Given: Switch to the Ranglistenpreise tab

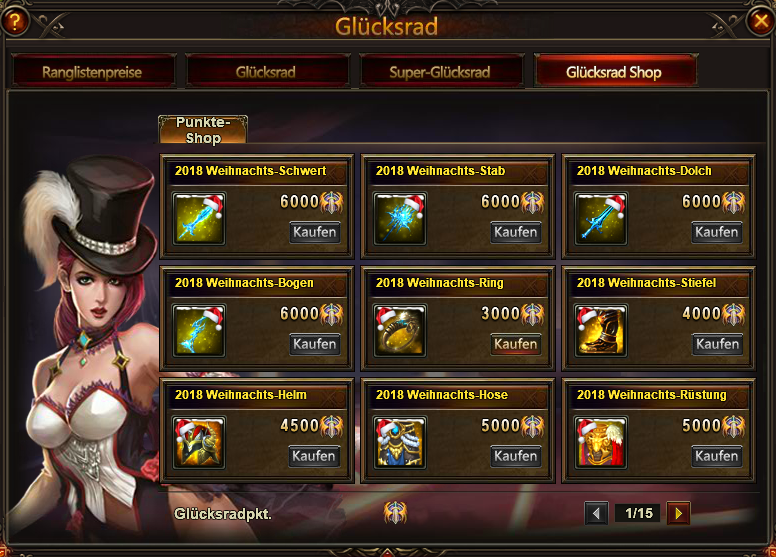Looking at the screenshot, I should pyautogui.click(x=93, y=72).
